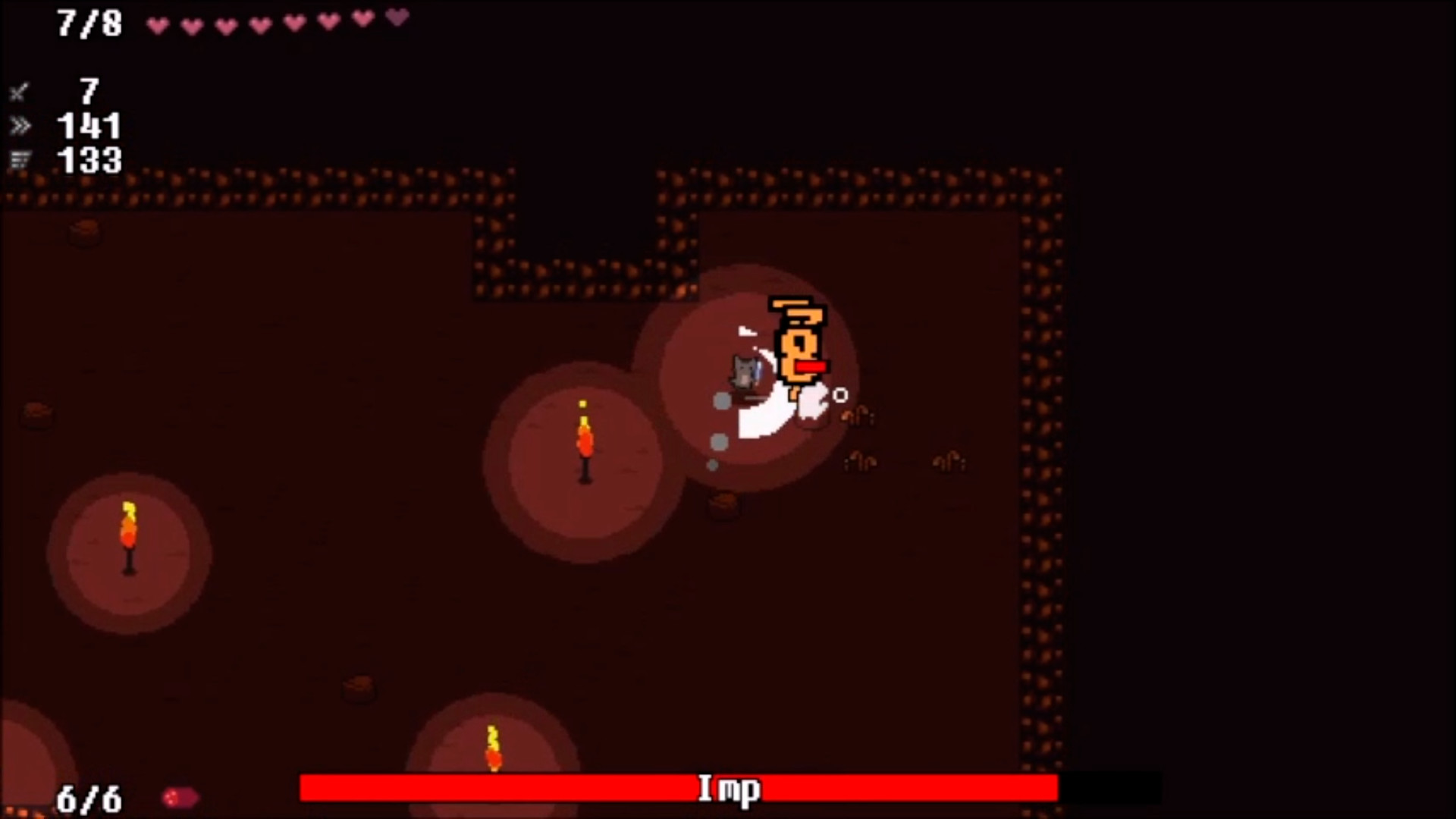Click the crossed swords damage icon
Viewport: 1456px width, 819px height.
(19, 93)
